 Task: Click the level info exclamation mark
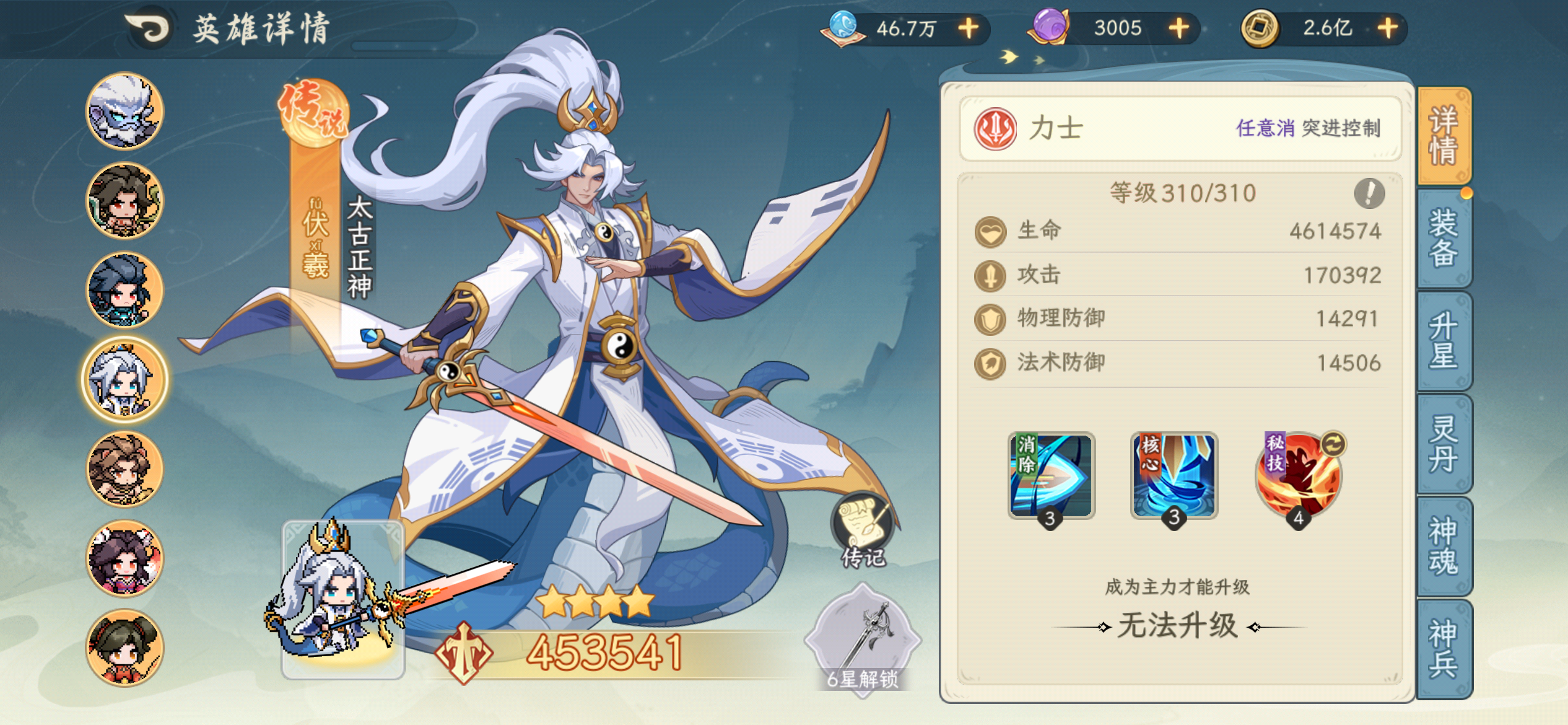[x=1369, y=194]
